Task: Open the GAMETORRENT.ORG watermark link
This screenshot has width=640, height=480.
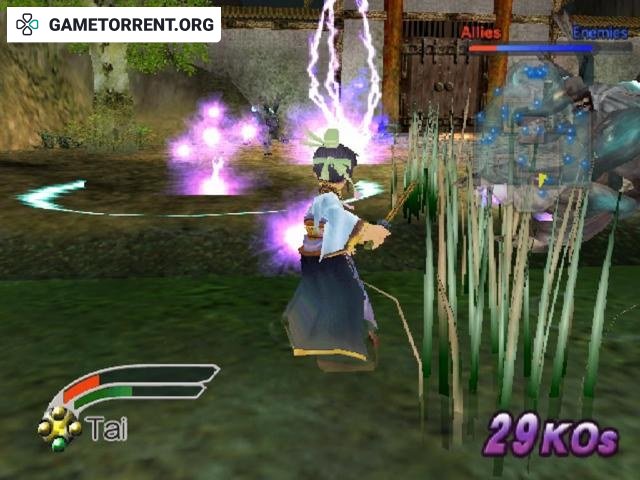Action: coord(114,24)
